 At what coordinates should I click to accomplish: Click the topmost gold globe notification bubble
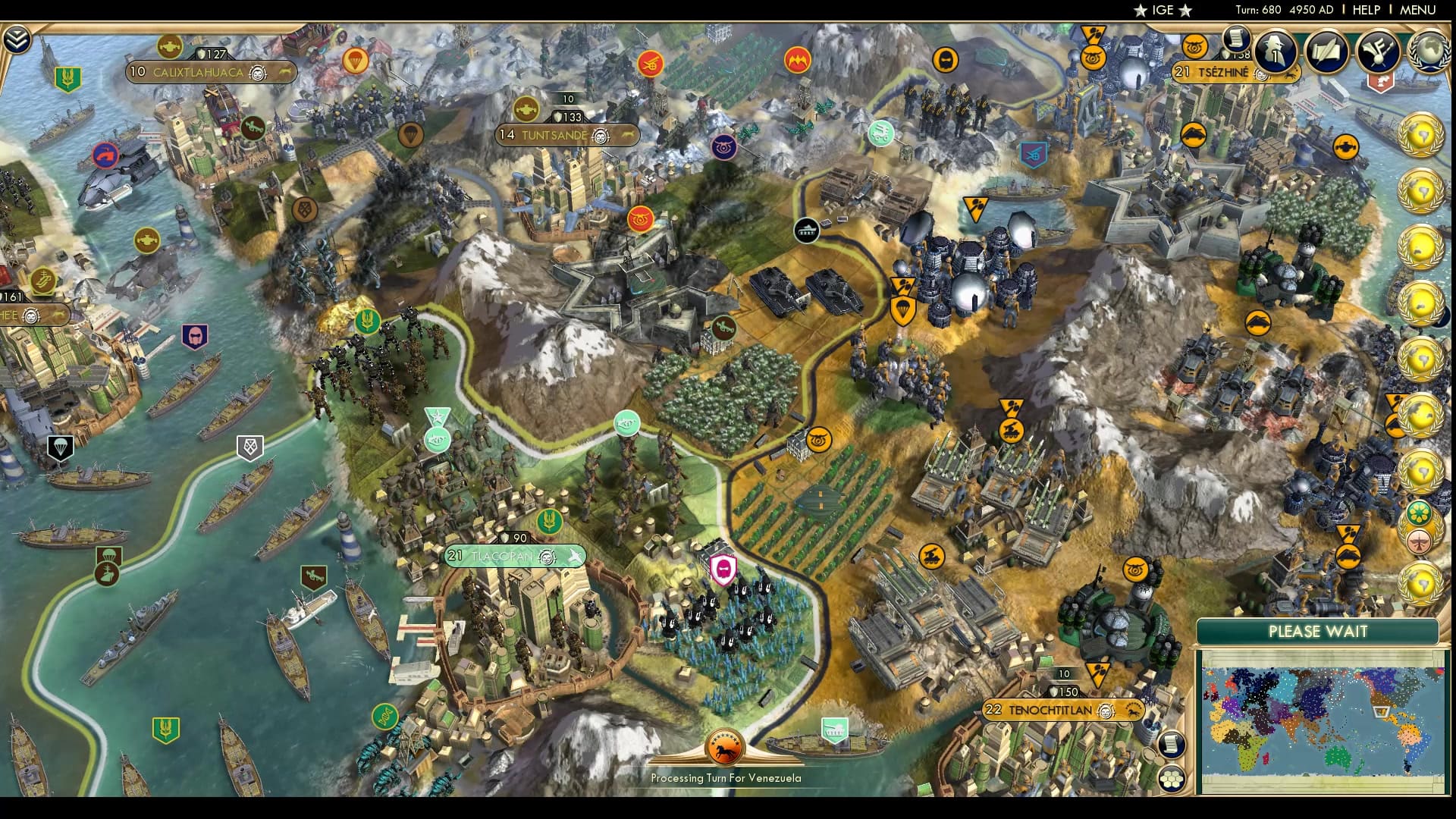pyautogui.click(x=1423, y=133)
